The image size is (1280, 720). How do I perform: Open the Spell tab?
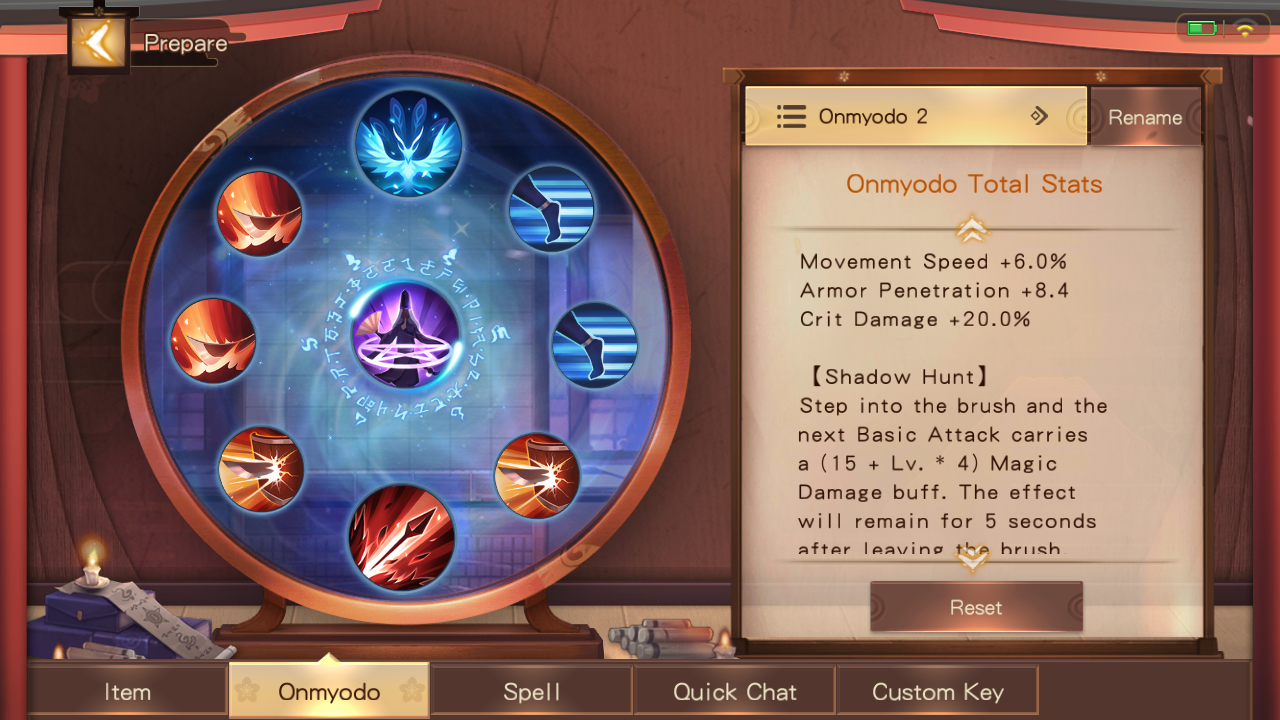(x=532, y=692)
